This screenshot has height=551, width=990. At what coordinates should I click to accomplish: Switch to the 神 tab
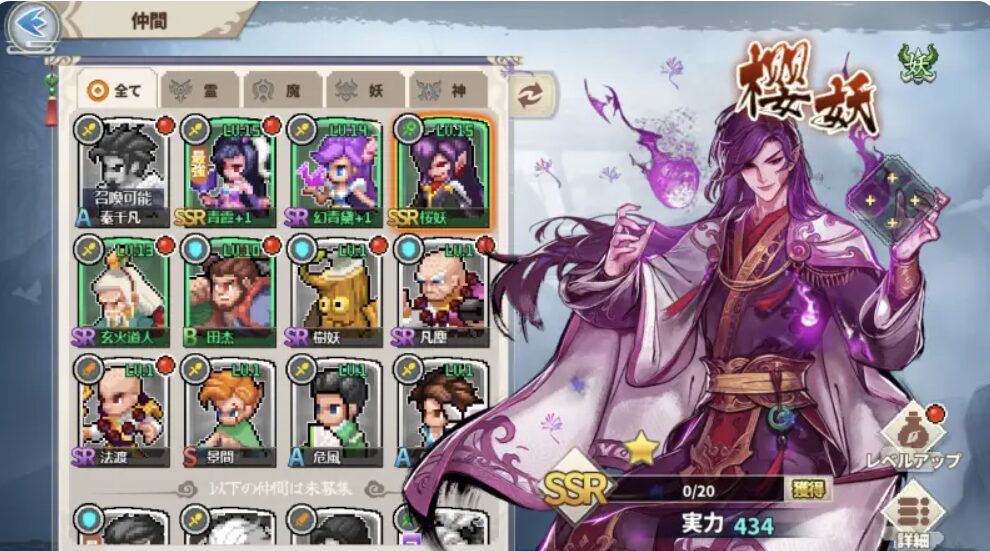[x=447, y=90]
